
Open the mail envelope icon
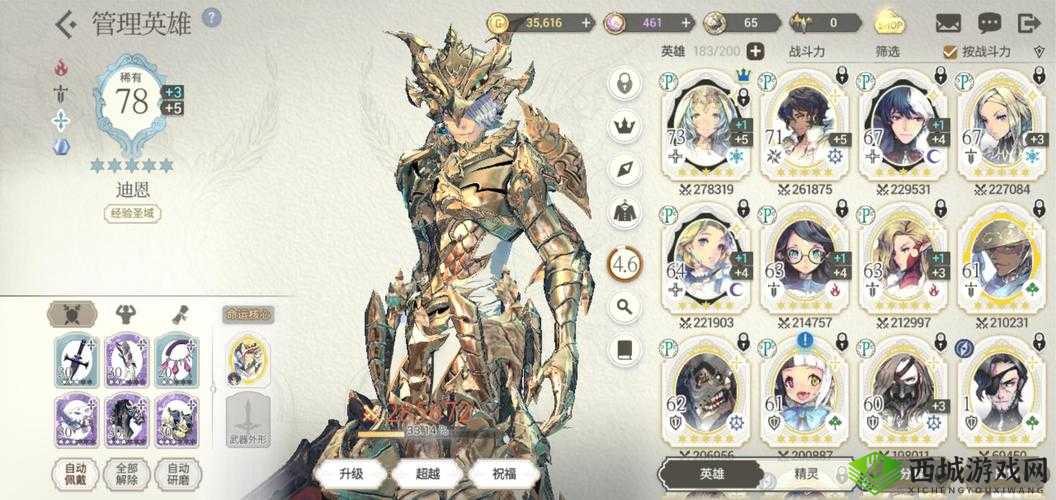tap(948, 22)
